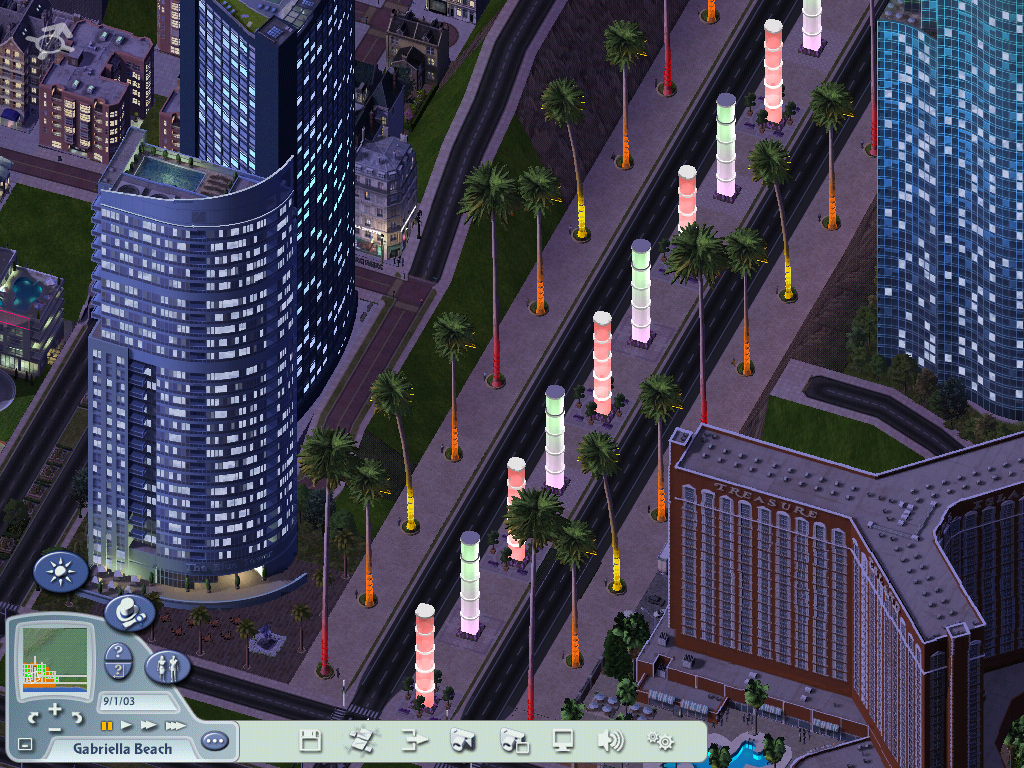Rotate the view clockwise
Screen dimensions: 1024x768
(x=79, y=717)
